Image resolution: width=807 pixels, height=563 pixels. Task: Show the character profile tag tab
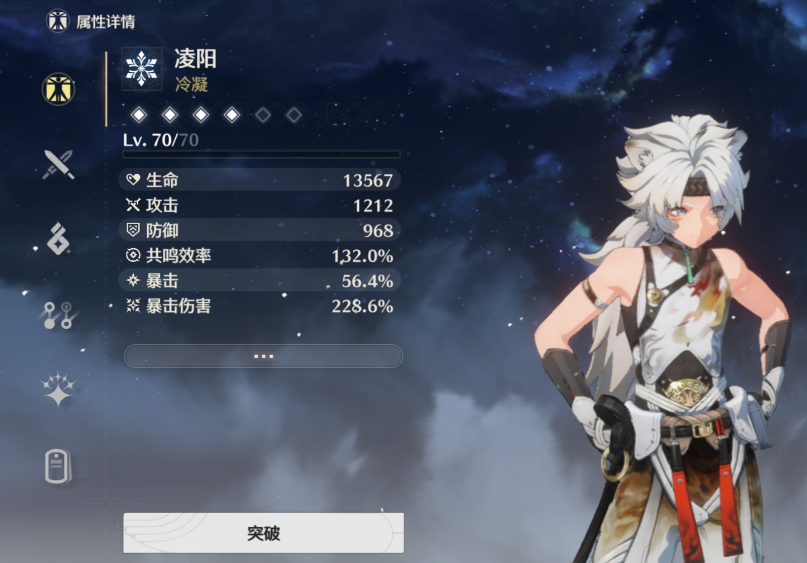pyautogui.click(x=58, y=466)
